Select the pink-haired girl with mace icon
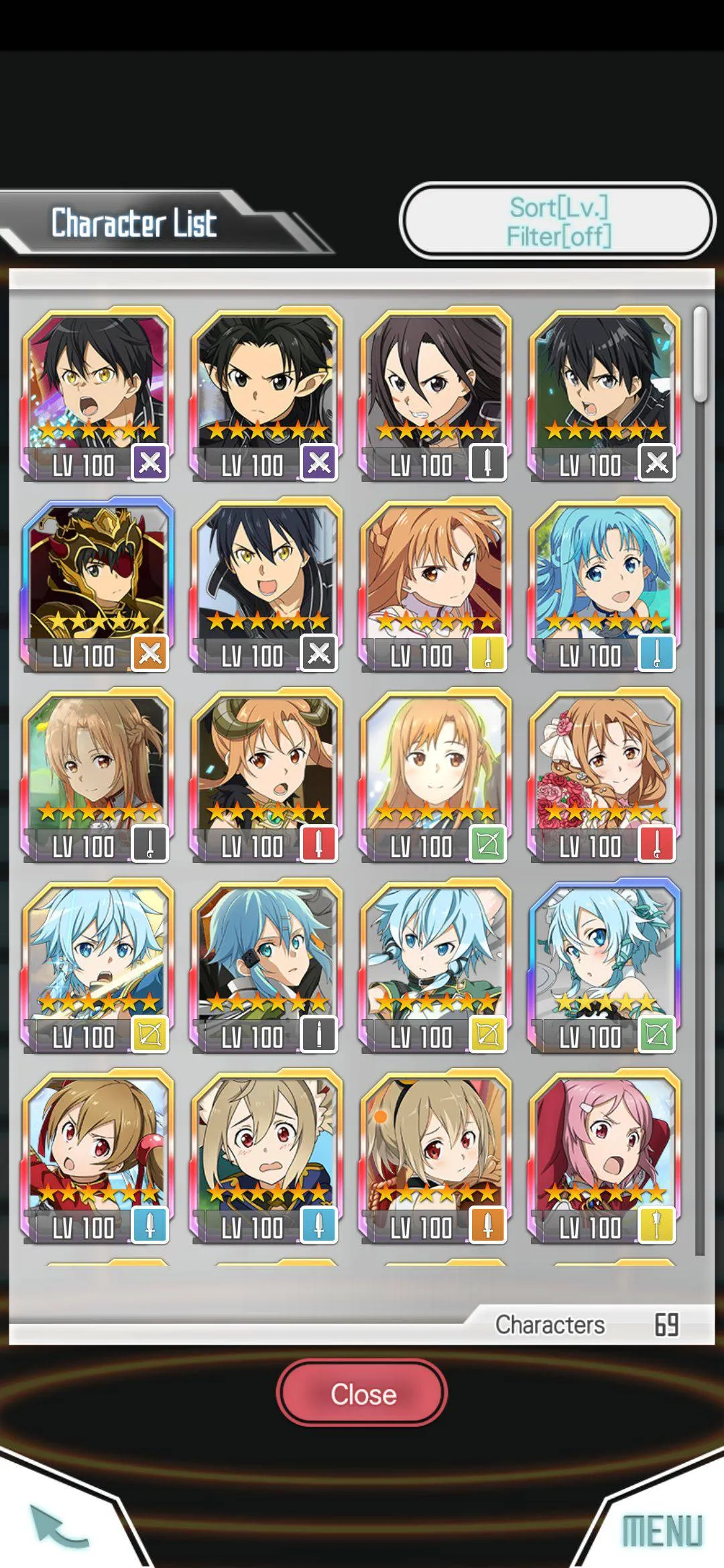This screenshot has height=1568, width=724. [x=605, y=1156]
